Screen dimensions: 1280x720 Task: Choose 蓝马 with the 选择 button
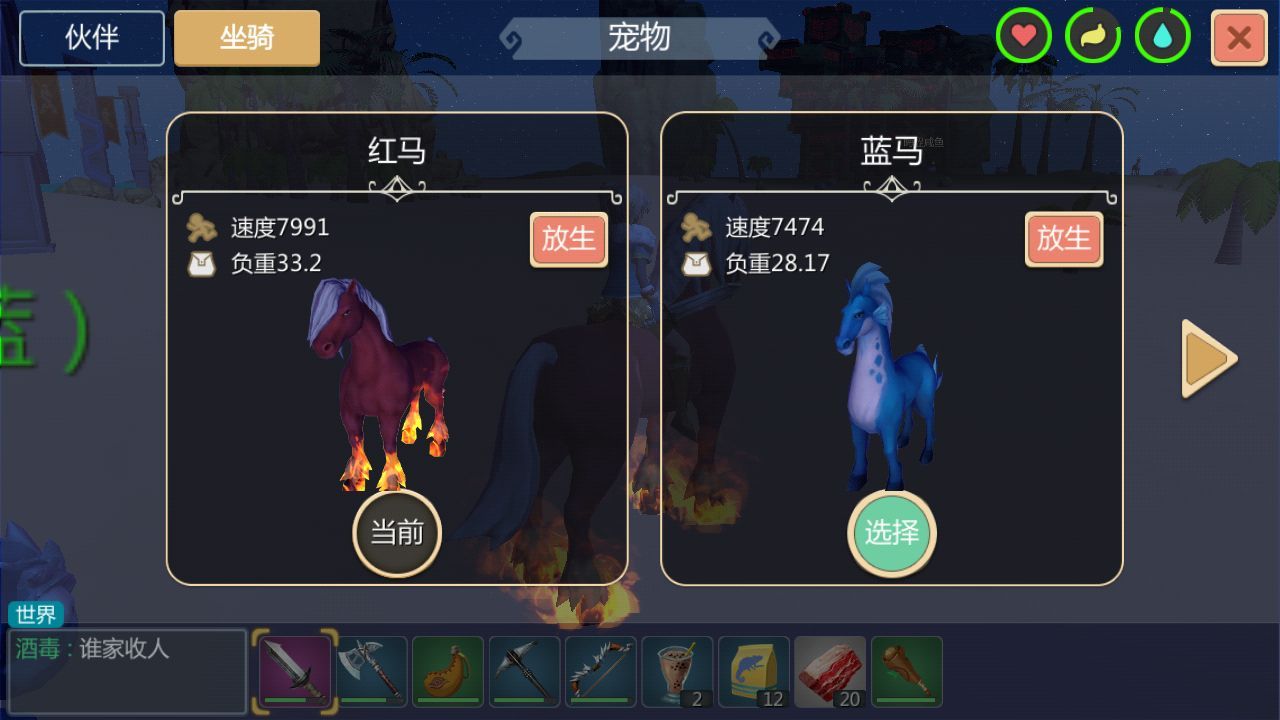(x=891, y=534)
